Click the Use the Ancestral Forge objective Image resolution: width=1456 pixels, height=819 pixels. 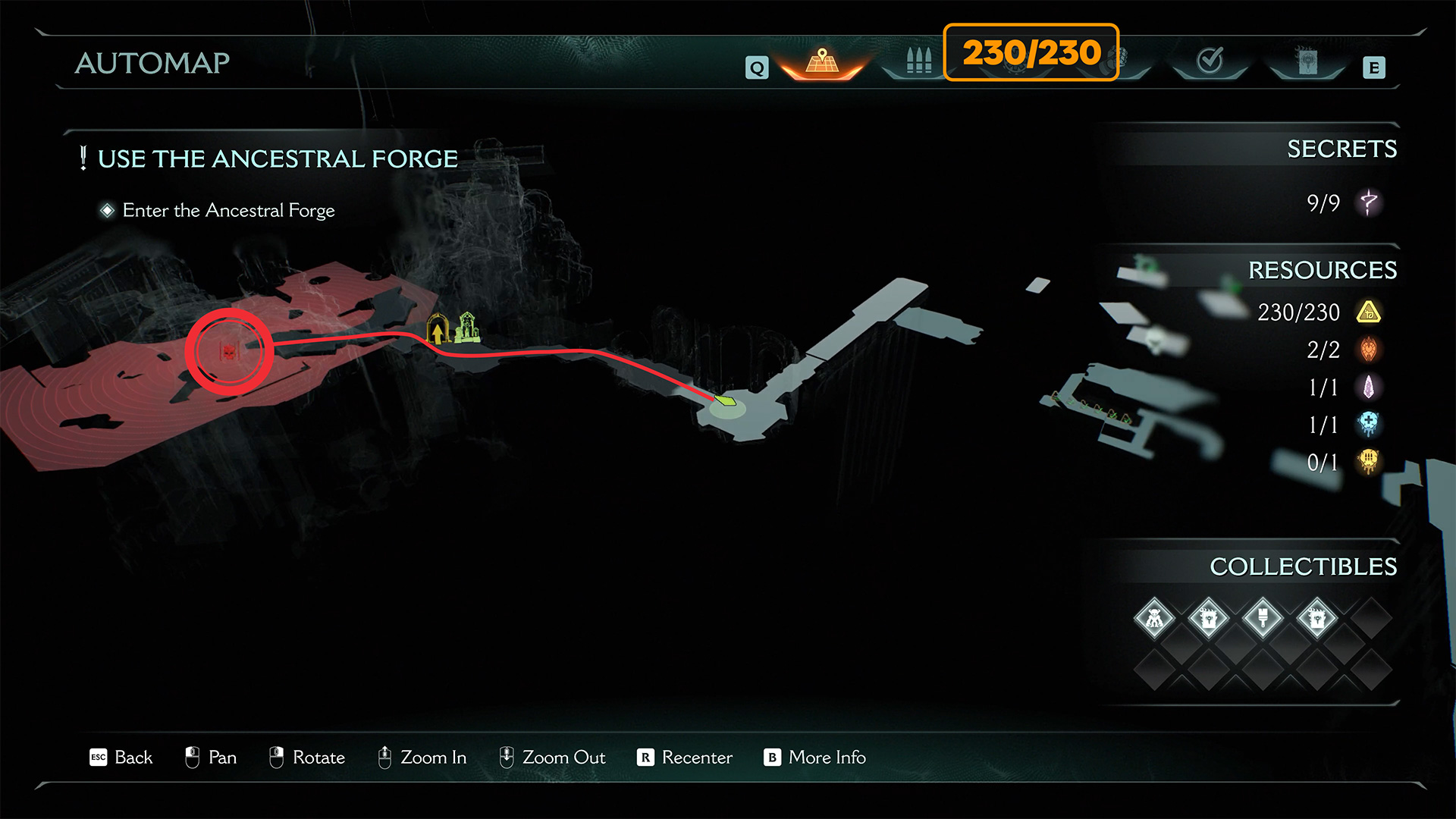tap(278, 159)
